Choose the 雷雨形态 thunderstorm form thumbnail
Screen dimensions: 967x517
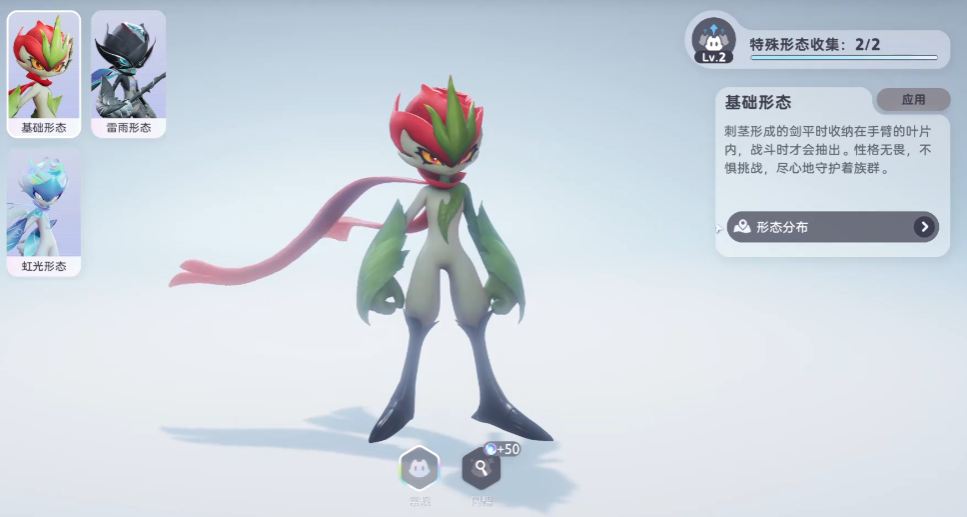point(128,74)
